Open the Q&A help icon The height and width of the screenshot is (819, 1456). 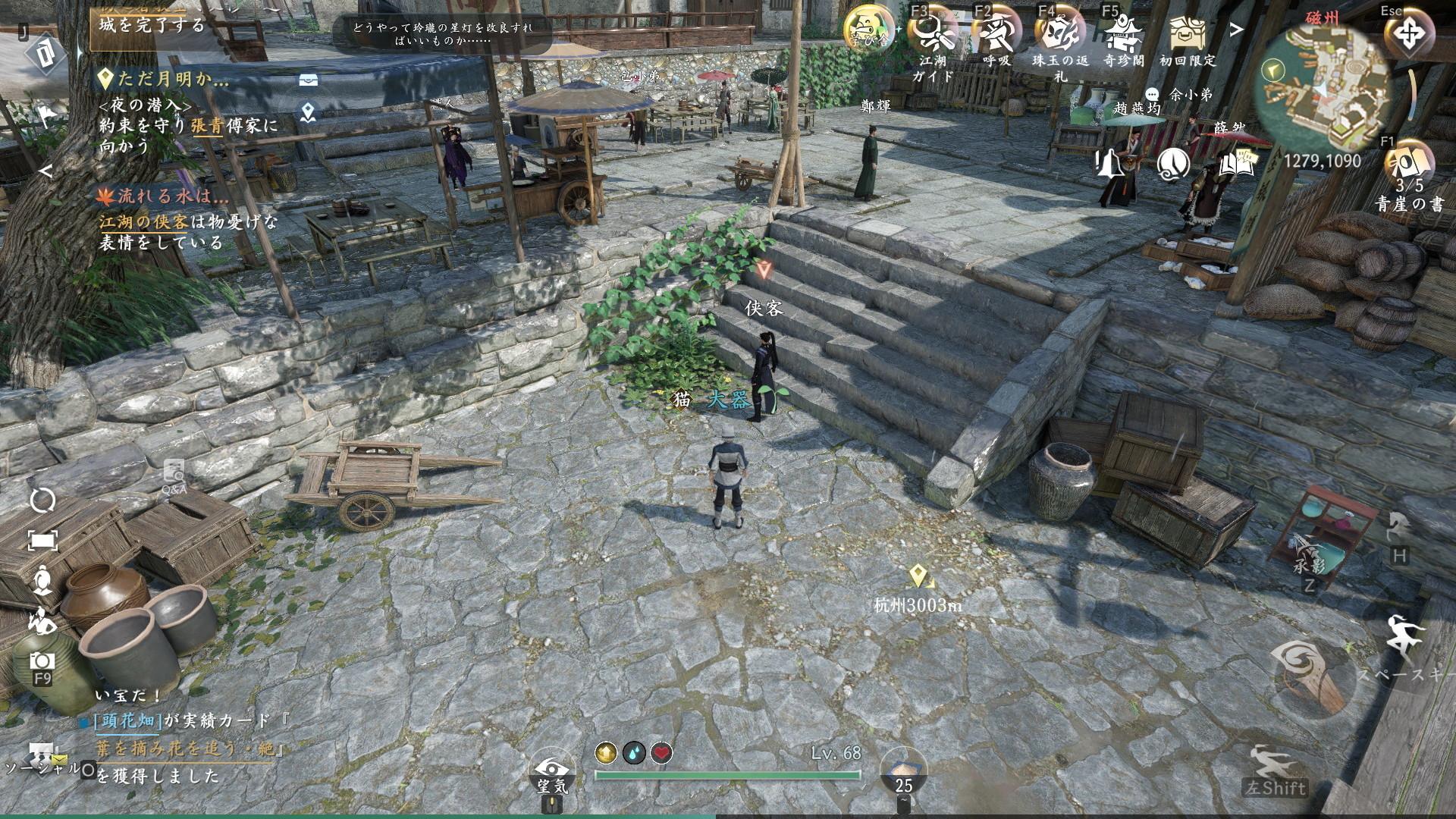(x=174, y=475)
